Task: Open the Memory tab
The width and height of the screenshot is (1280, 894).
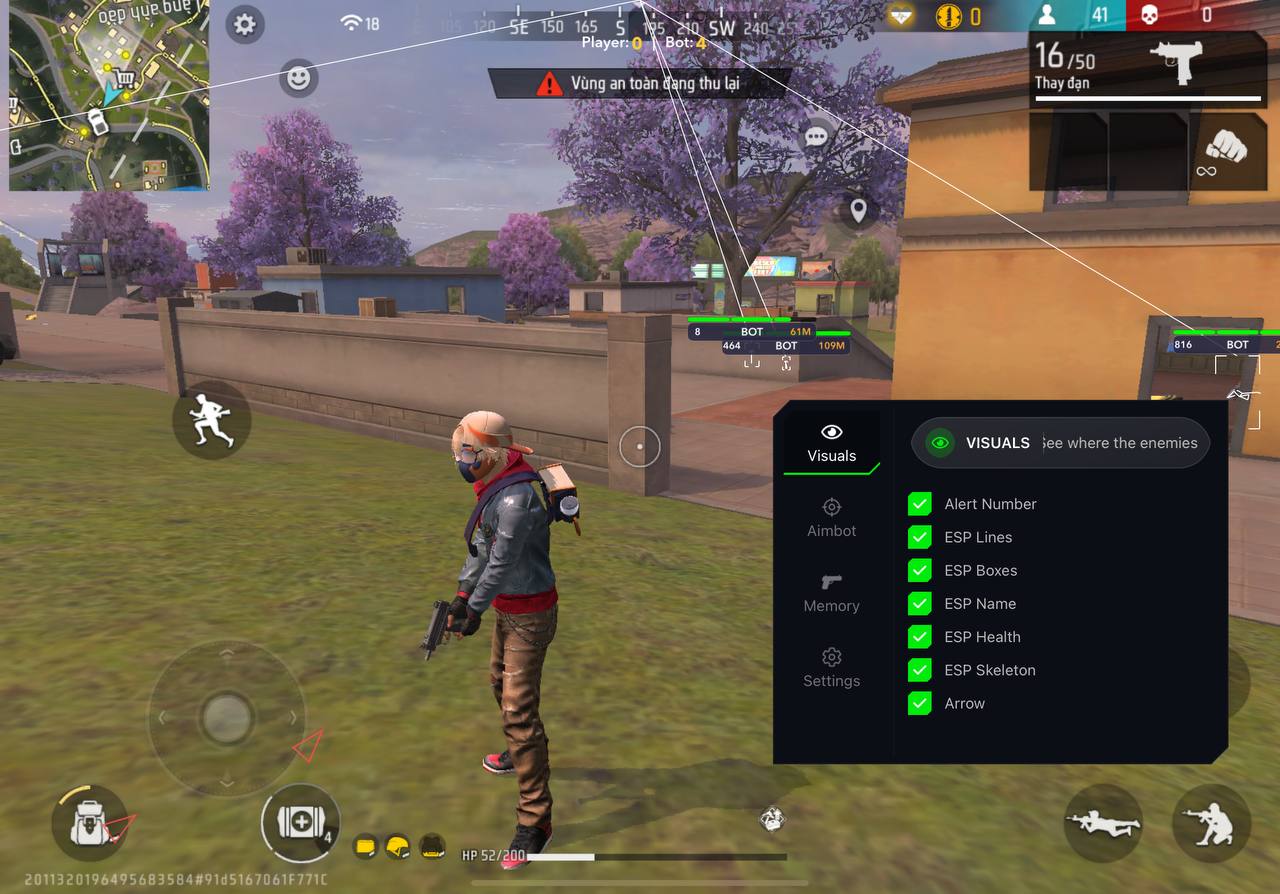Action: (x=831, y=592)
